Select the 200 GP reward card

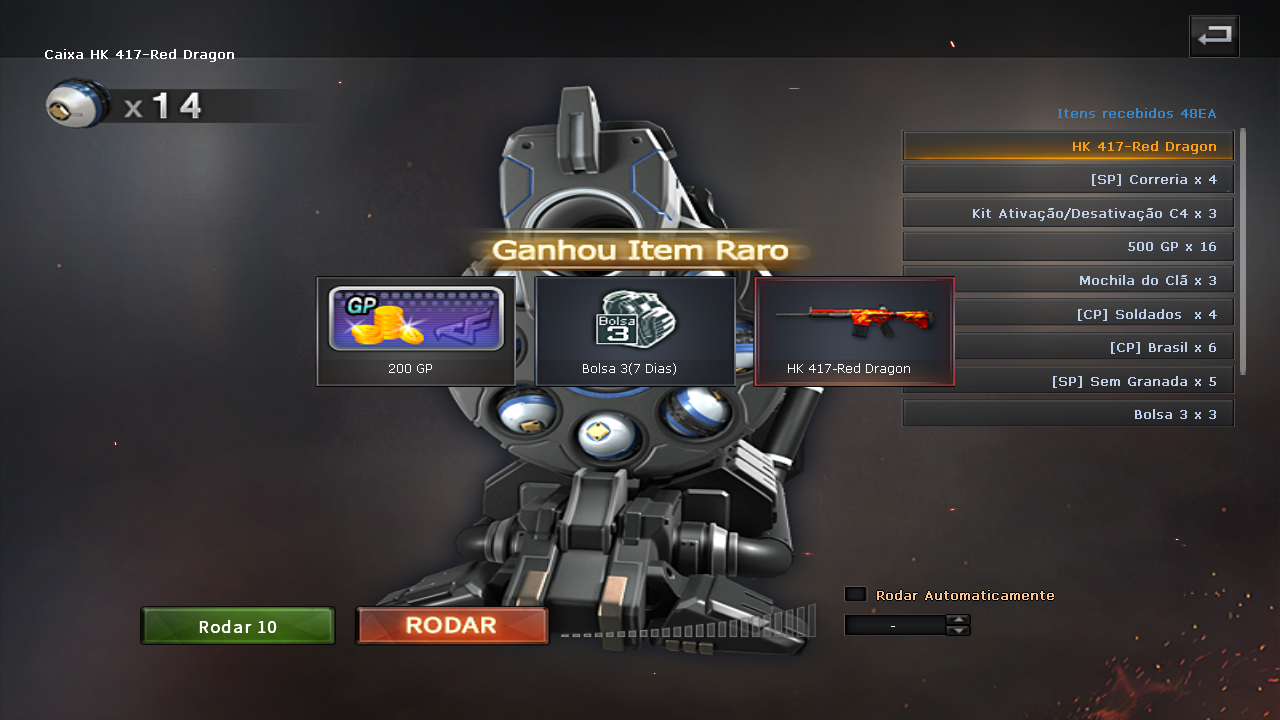(x=416, y=331)
